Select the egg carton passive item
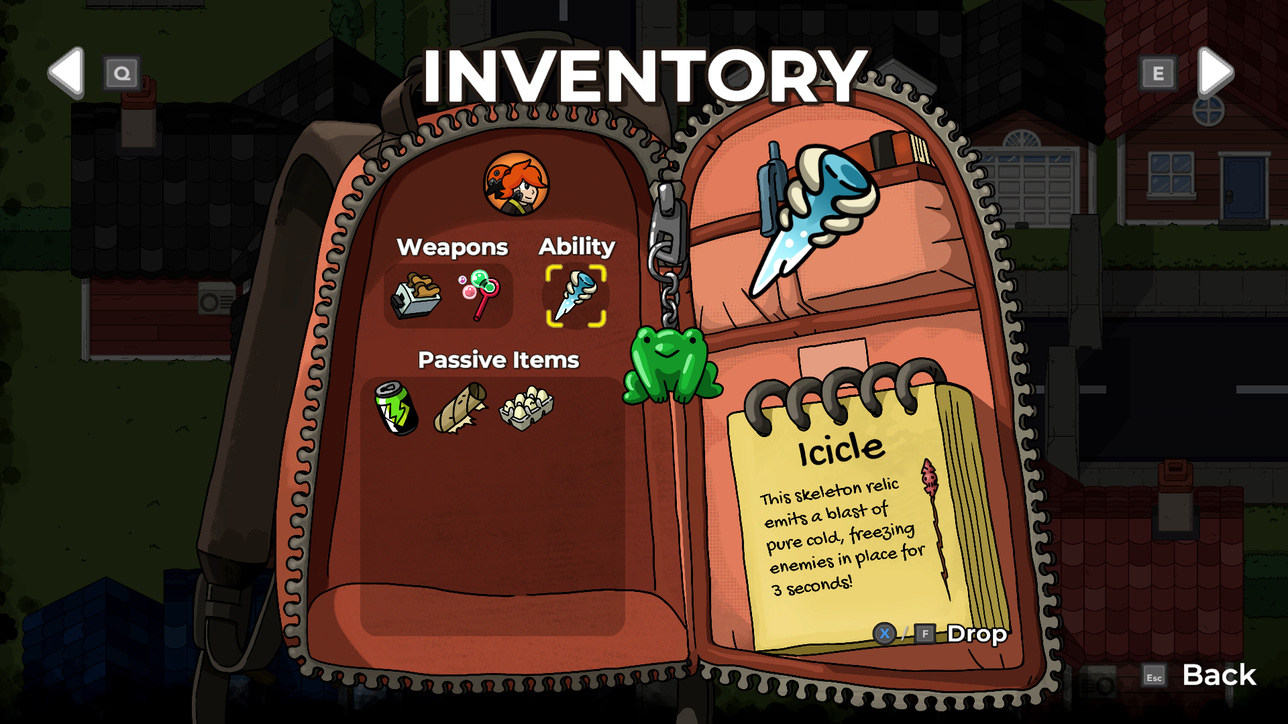1288x724 pixels. (525, 407)
